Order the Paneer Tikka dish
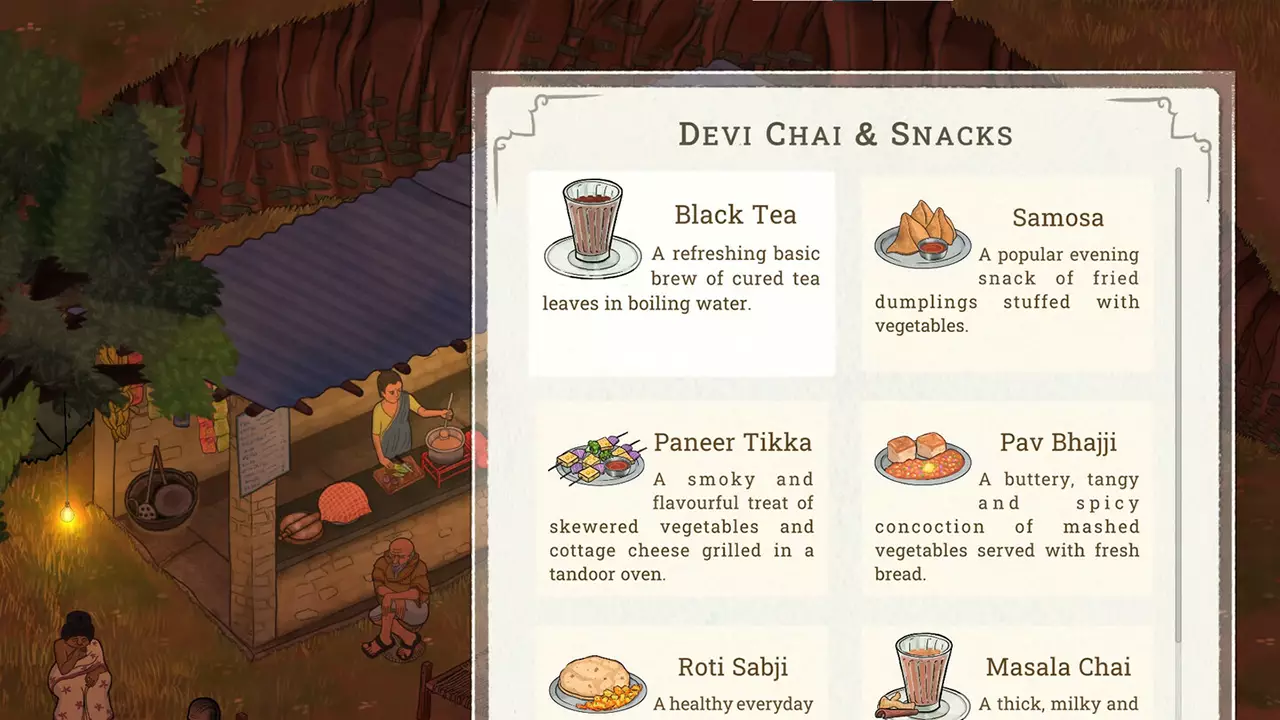The width and height of the screenshot is (1280, 720). pos(681,500)
